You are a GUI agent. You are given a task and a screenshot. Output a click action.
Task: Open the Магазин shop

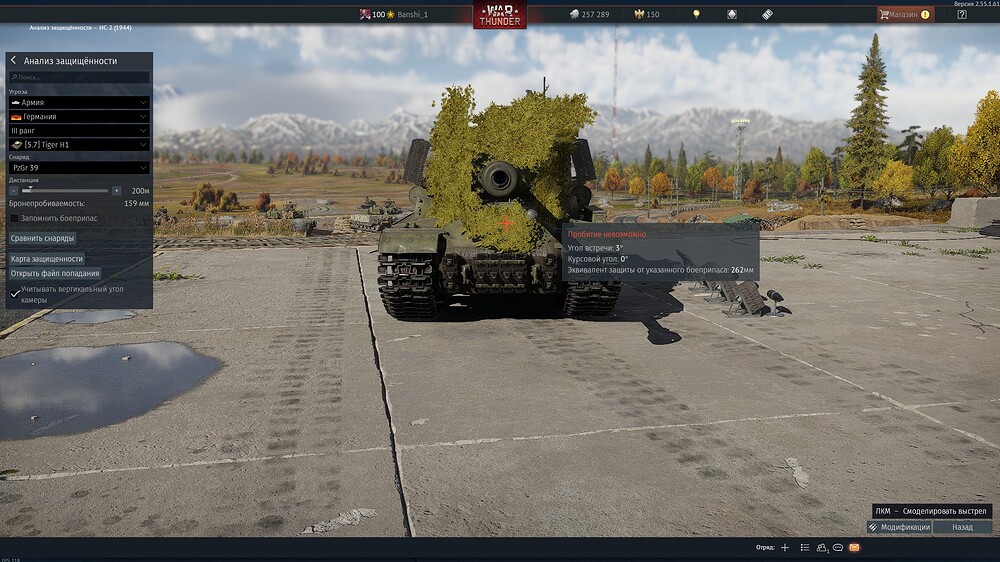(x=904, y=15)
